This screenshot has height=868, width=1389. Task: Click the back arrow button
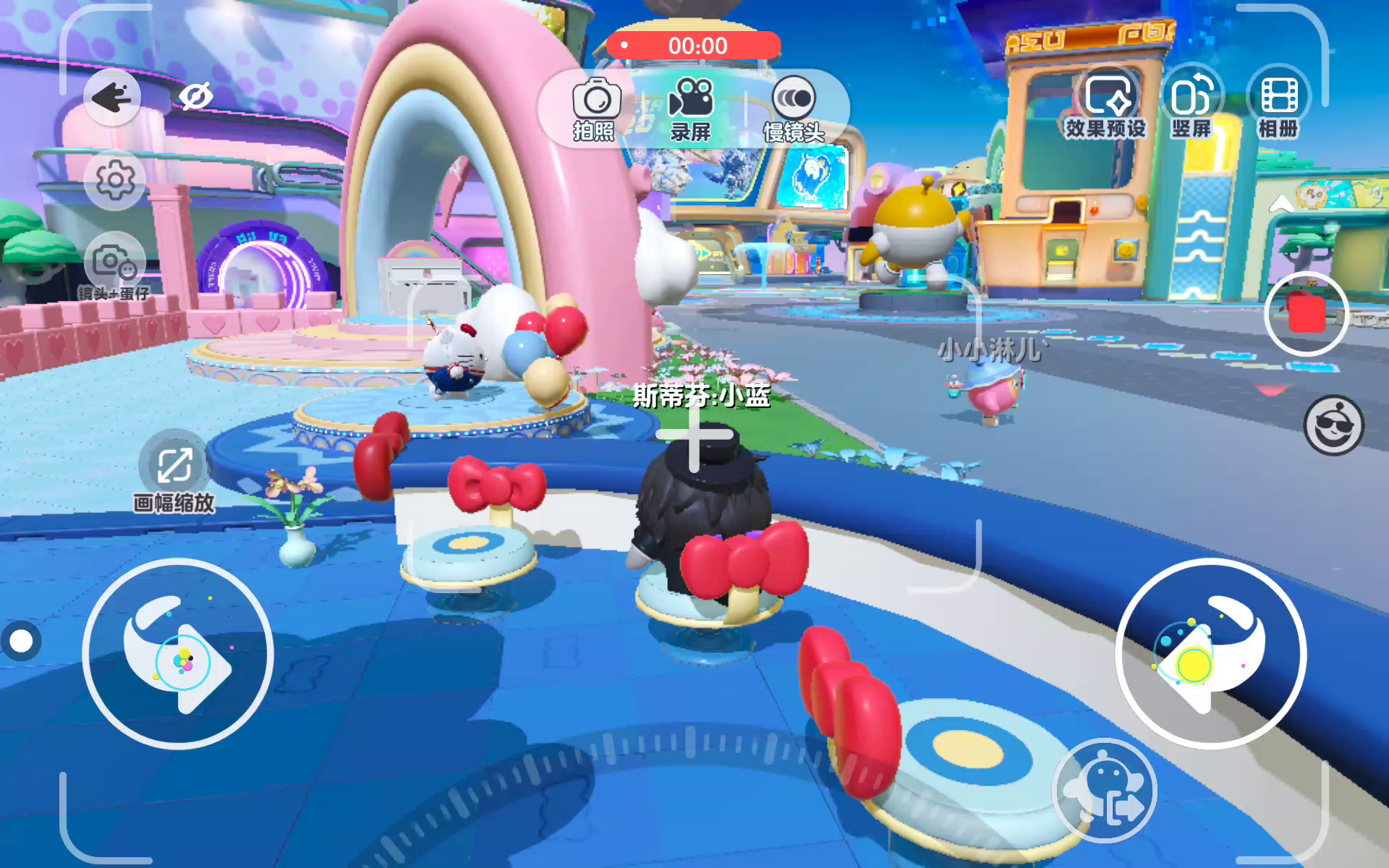tap(112, 97)
